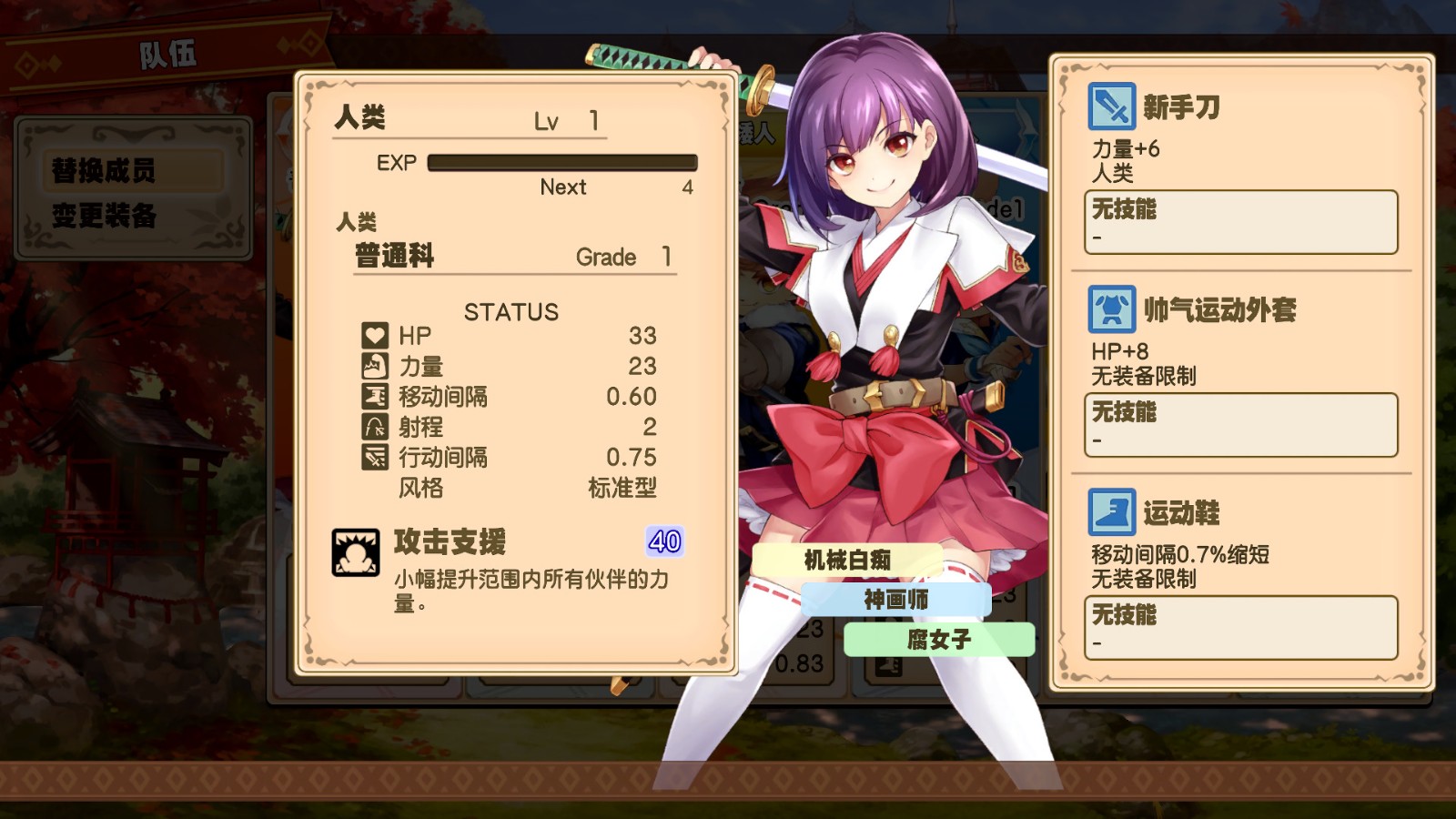Click the heart icon next to HP
The width and height of the screenshot is (1456, 819).
(x=375, y=336)
